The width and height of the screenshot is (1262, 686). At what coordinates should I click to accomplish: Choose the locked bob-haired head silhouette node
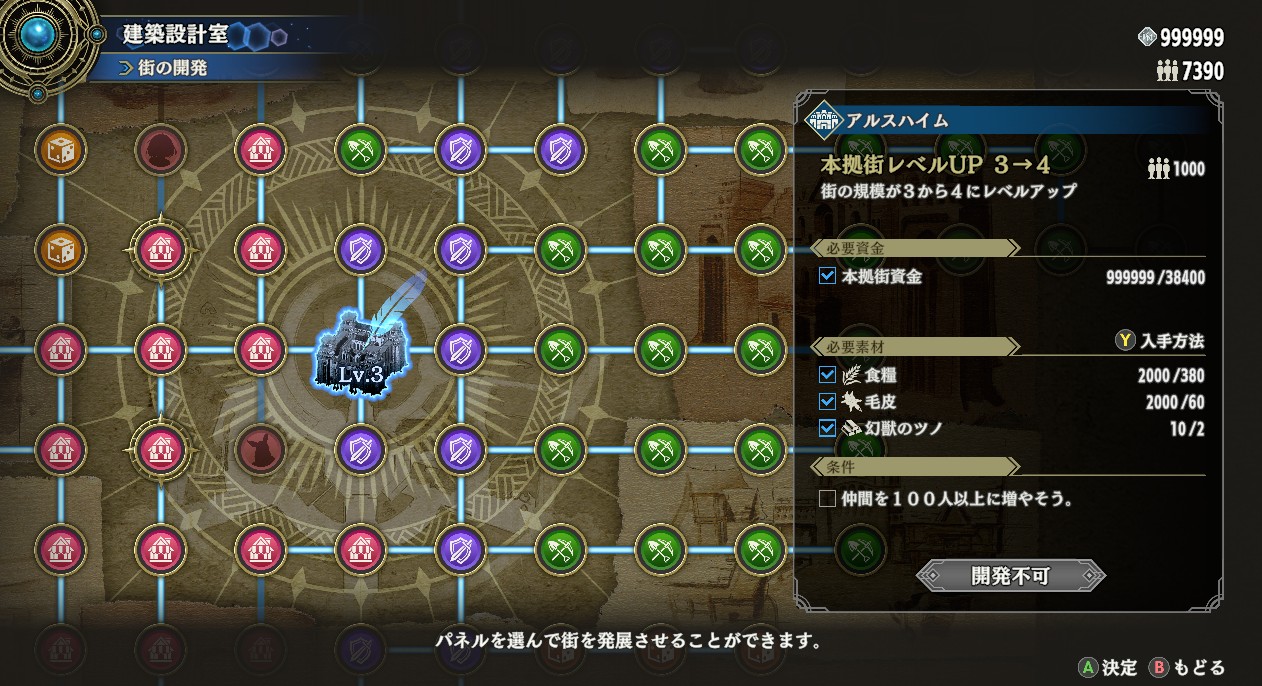click(x=159, y=151)
